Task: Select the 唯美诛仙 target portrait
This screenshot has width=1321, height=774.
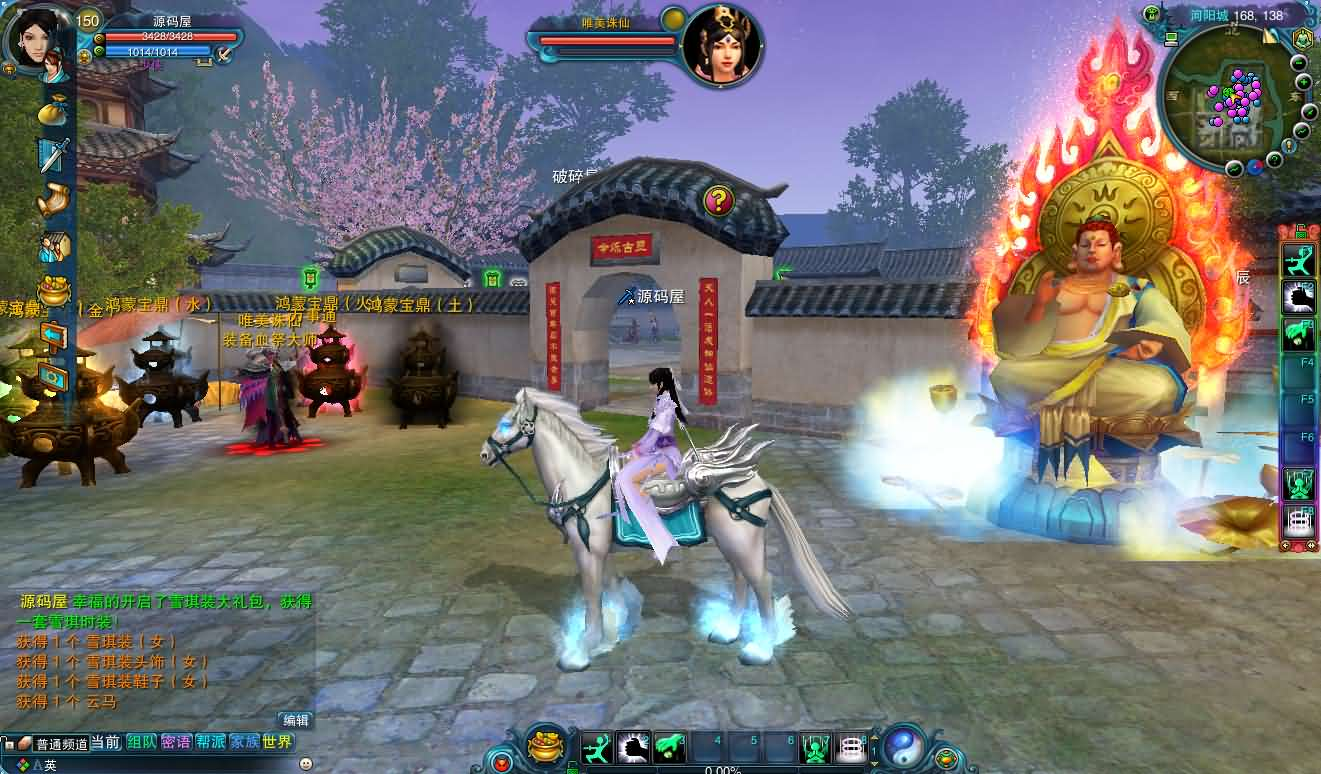Action: tap(723, 45)
